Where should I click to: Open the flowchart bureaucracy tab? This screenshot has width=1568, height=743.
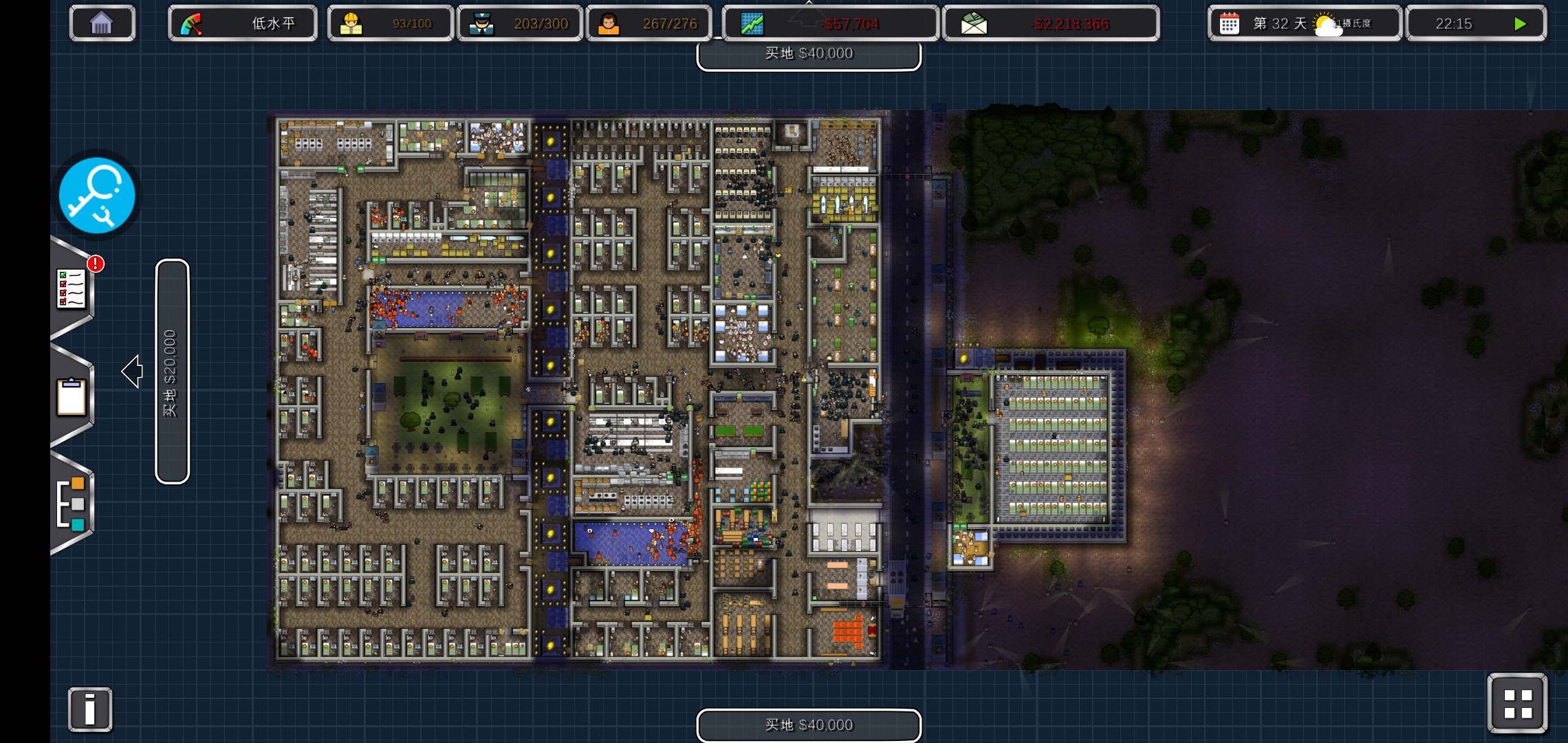[72, 503]
